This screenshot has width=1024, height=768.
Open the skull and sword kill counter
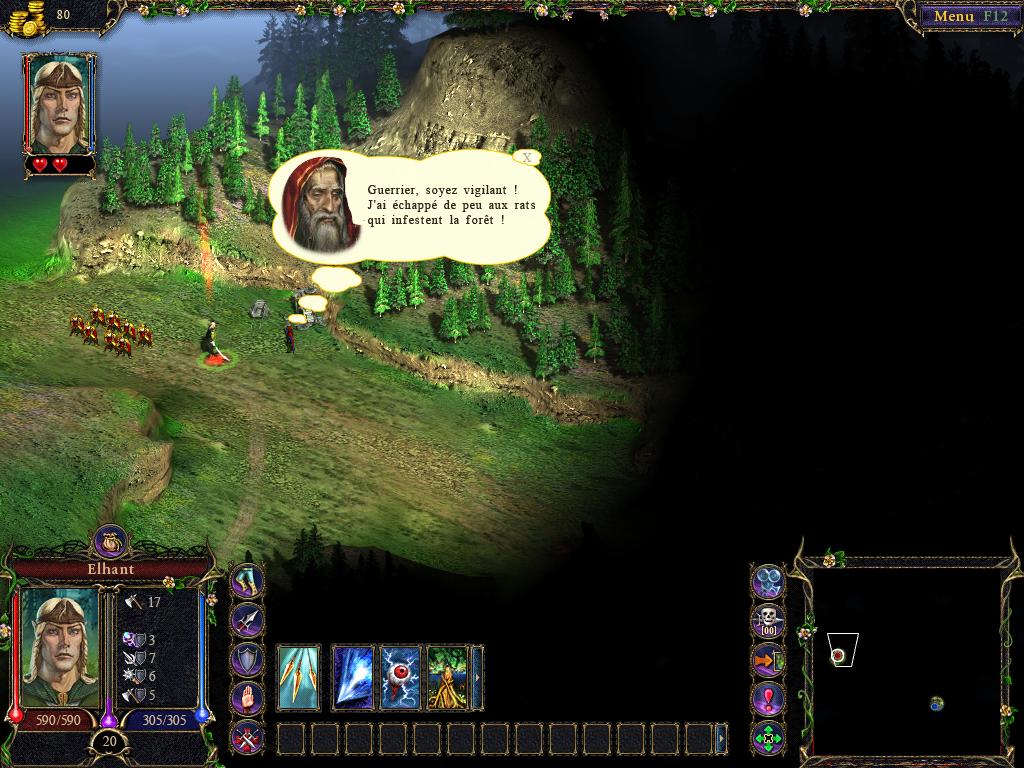[767, 620]
